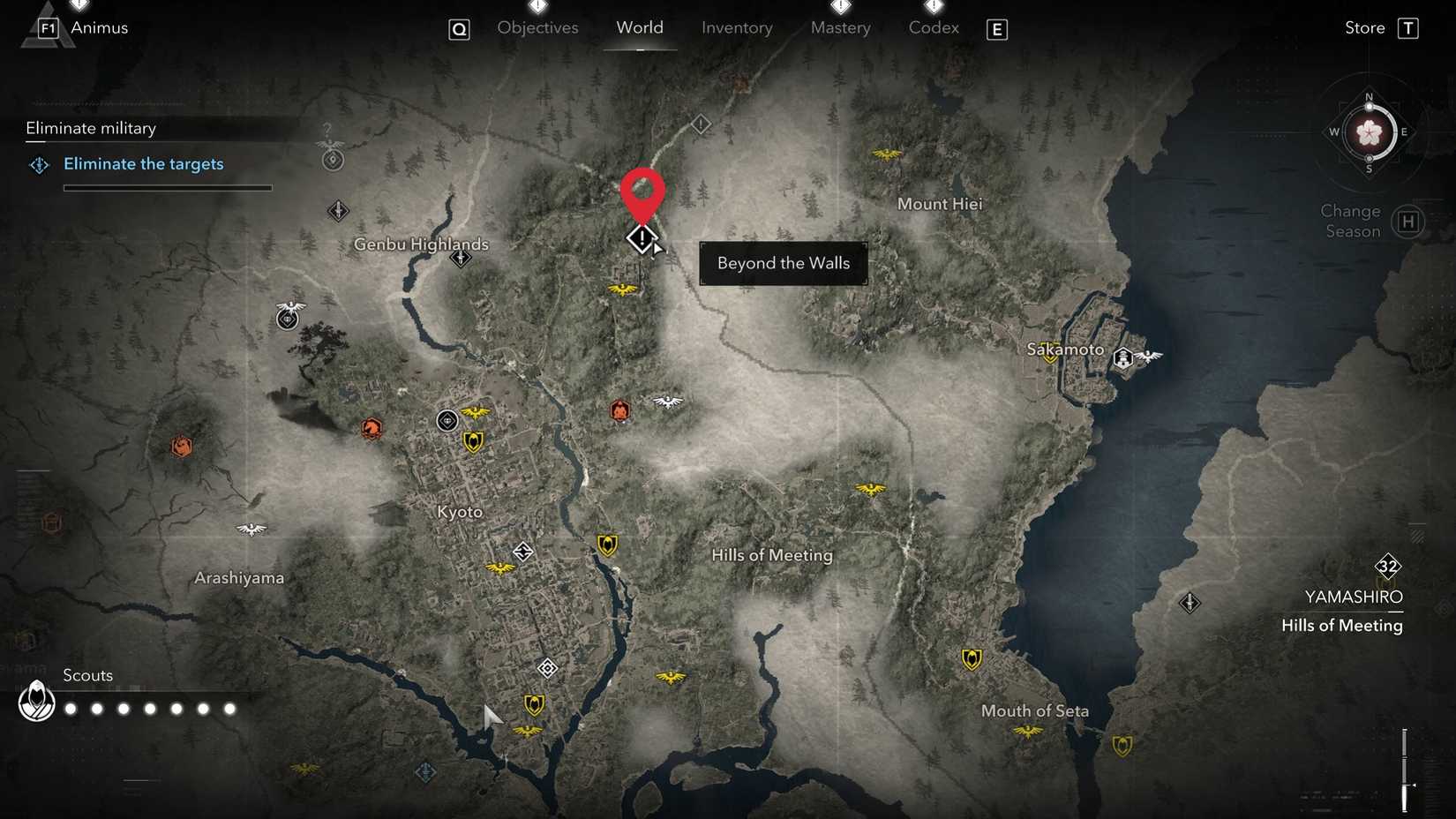
Task: Click the viewpoint eagle icon west of Kyoto
Action: click(x=250, y=530)
